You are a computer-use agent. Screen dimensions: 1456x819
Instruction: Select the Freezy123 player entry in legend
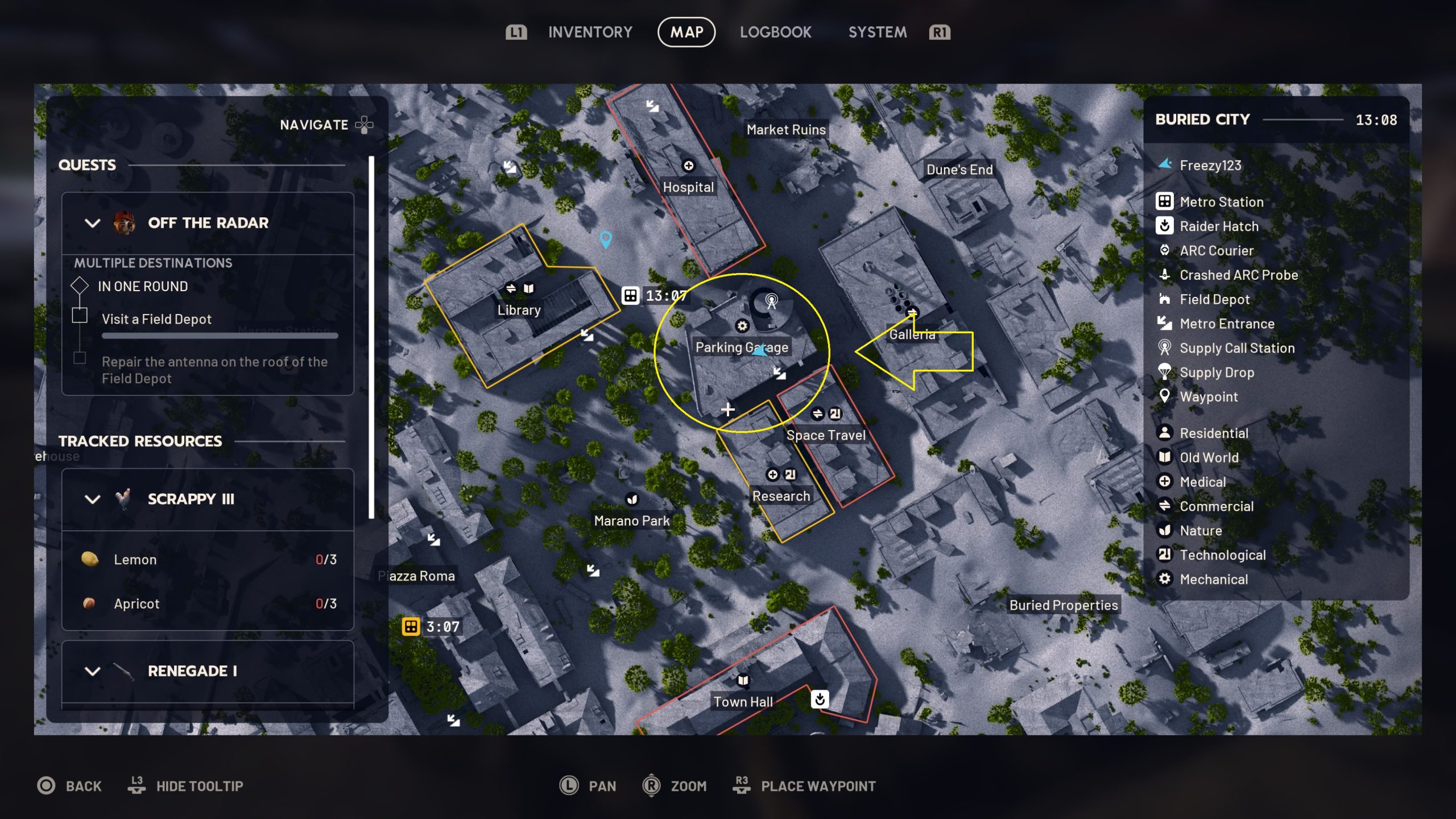pos(1210,166)
